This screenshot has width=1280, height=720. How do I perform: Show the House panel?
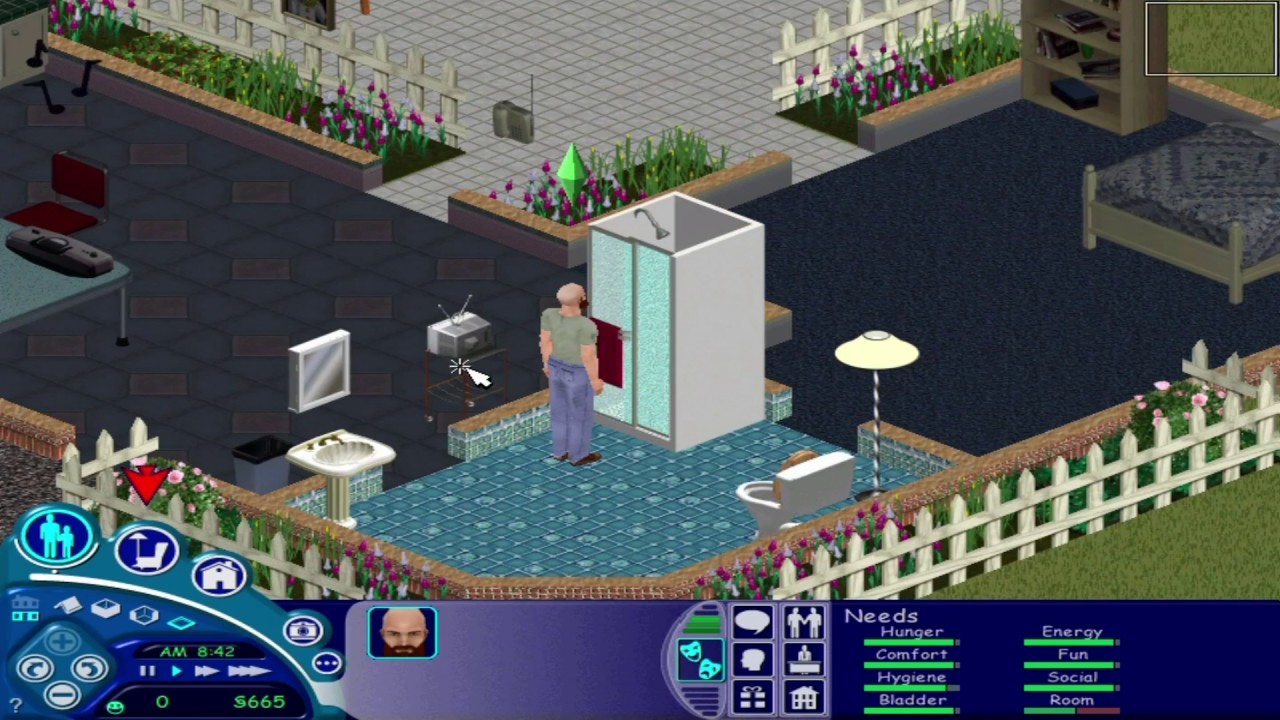[804, 698]
